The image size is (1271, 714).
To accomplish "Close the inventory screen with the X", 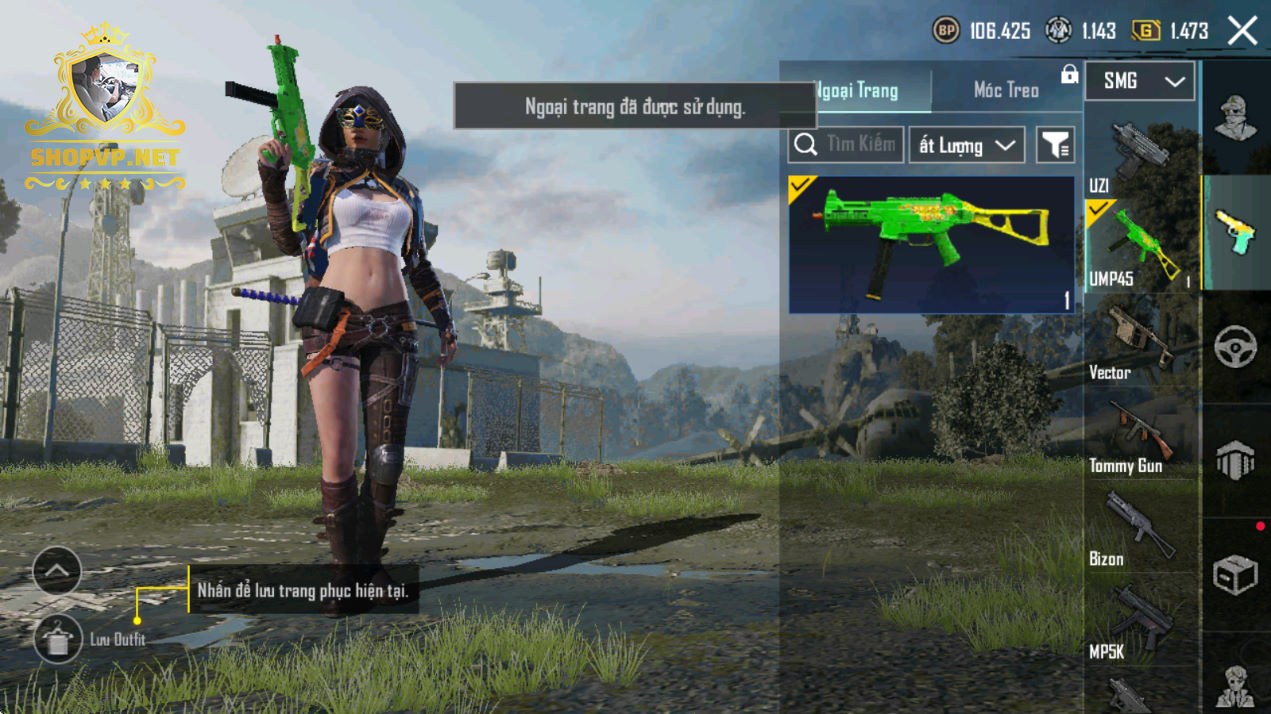I will tap(1242, 31).
